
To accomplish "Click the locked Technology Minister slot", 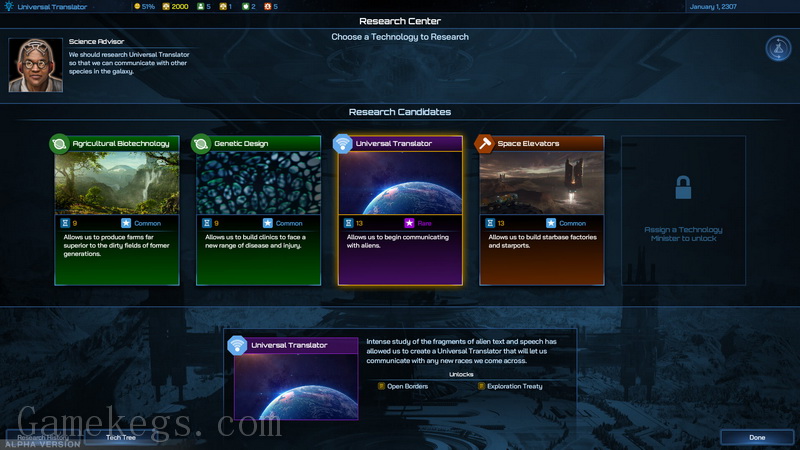I will [x=683, y=210].
